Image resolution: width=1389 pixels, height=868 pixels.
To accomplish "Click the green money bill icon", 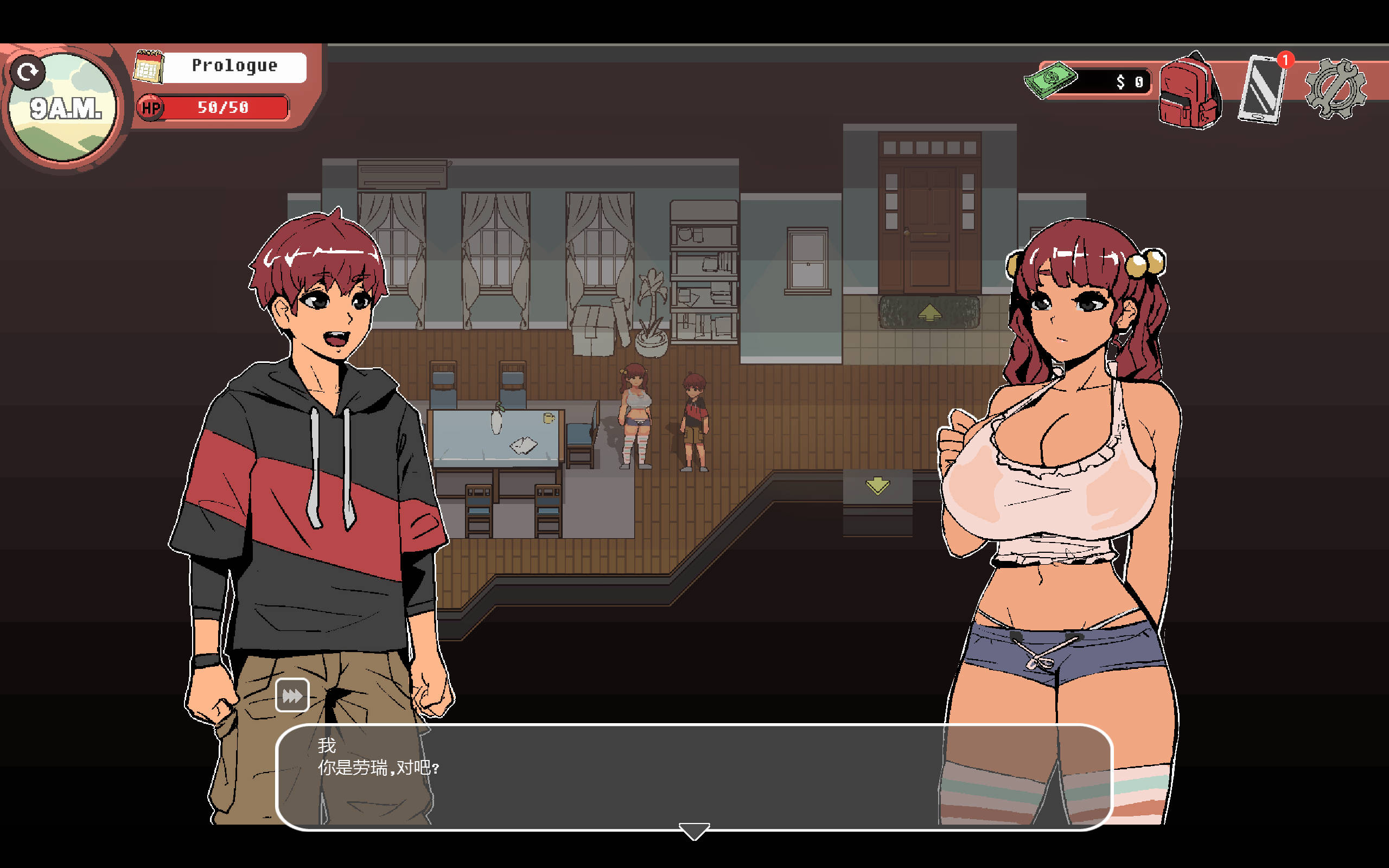I will click(x=1052, y=80).
